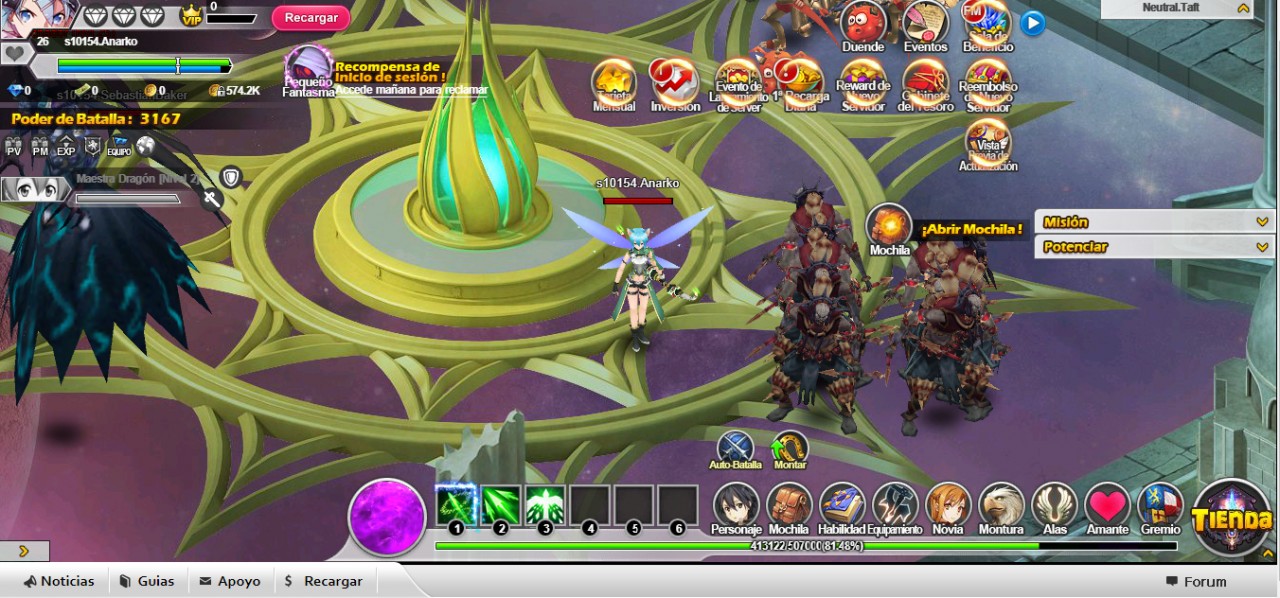This screenshot has height=598, width=1280.
Task: Open the Forum link
Action: (1196, 582)
